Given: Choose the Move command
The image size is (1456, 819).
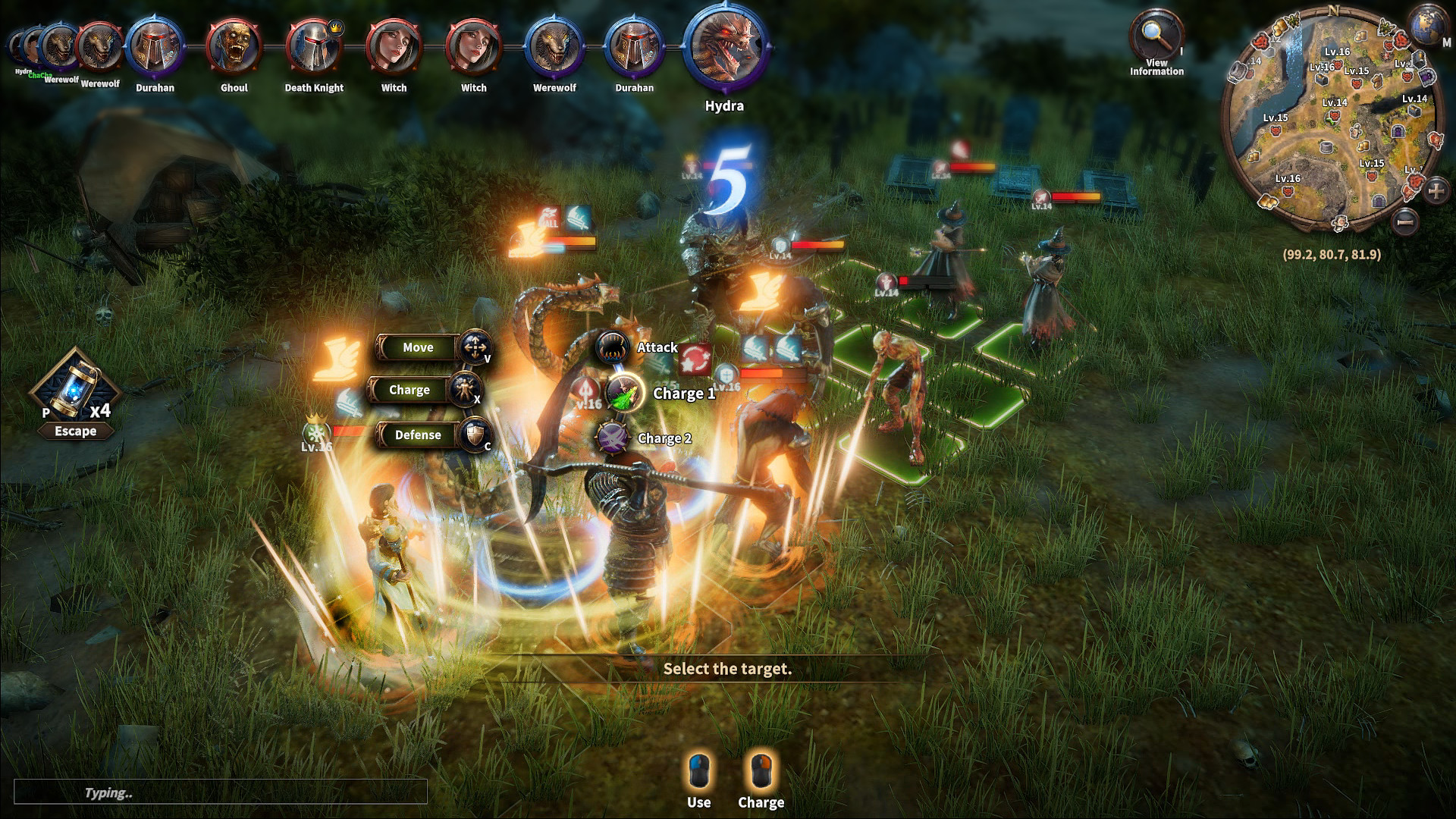Looking at the screenshot, I should (x=419, y=347).
